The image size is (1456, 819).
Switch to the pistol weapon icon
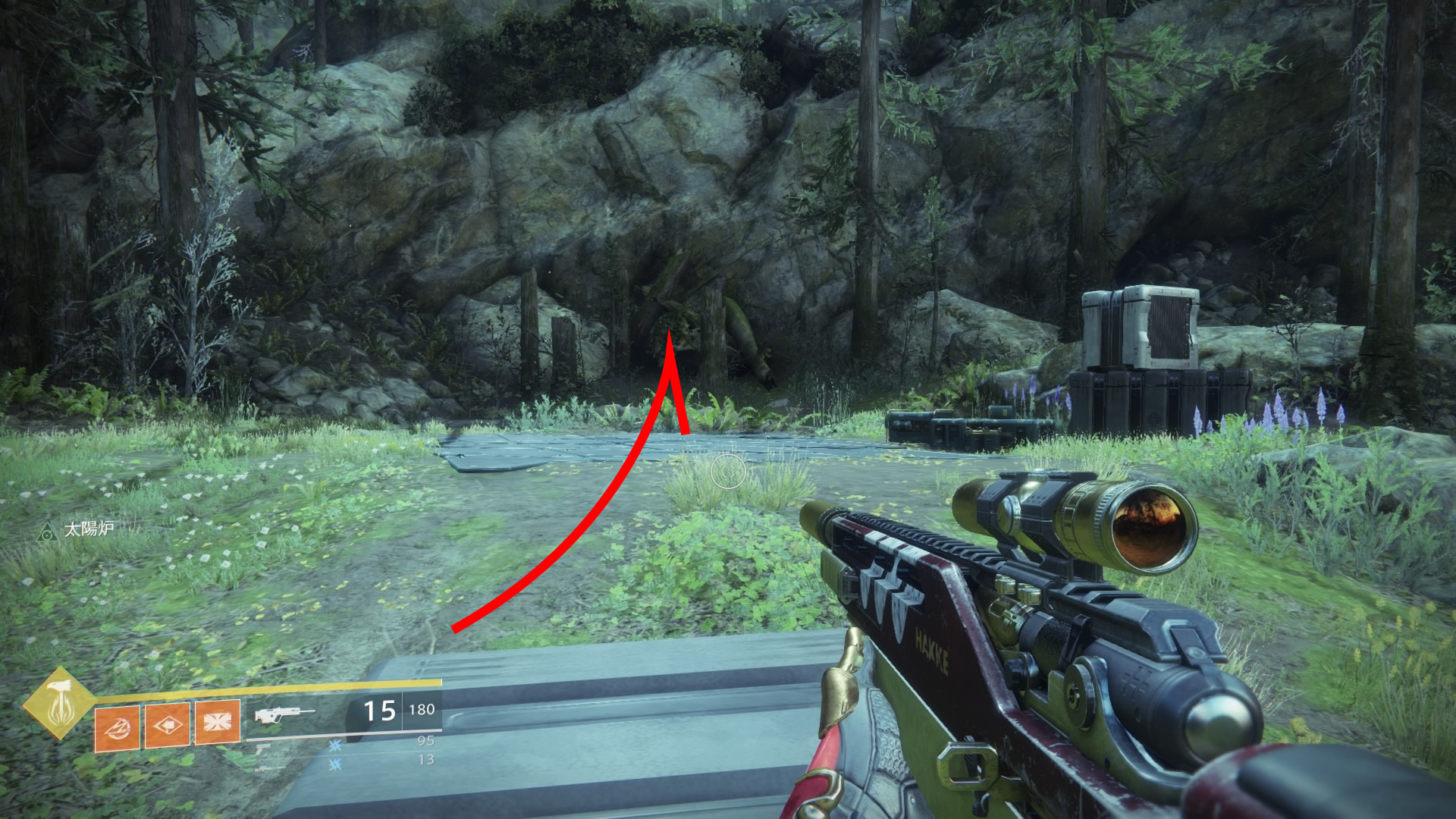point(262,748)
